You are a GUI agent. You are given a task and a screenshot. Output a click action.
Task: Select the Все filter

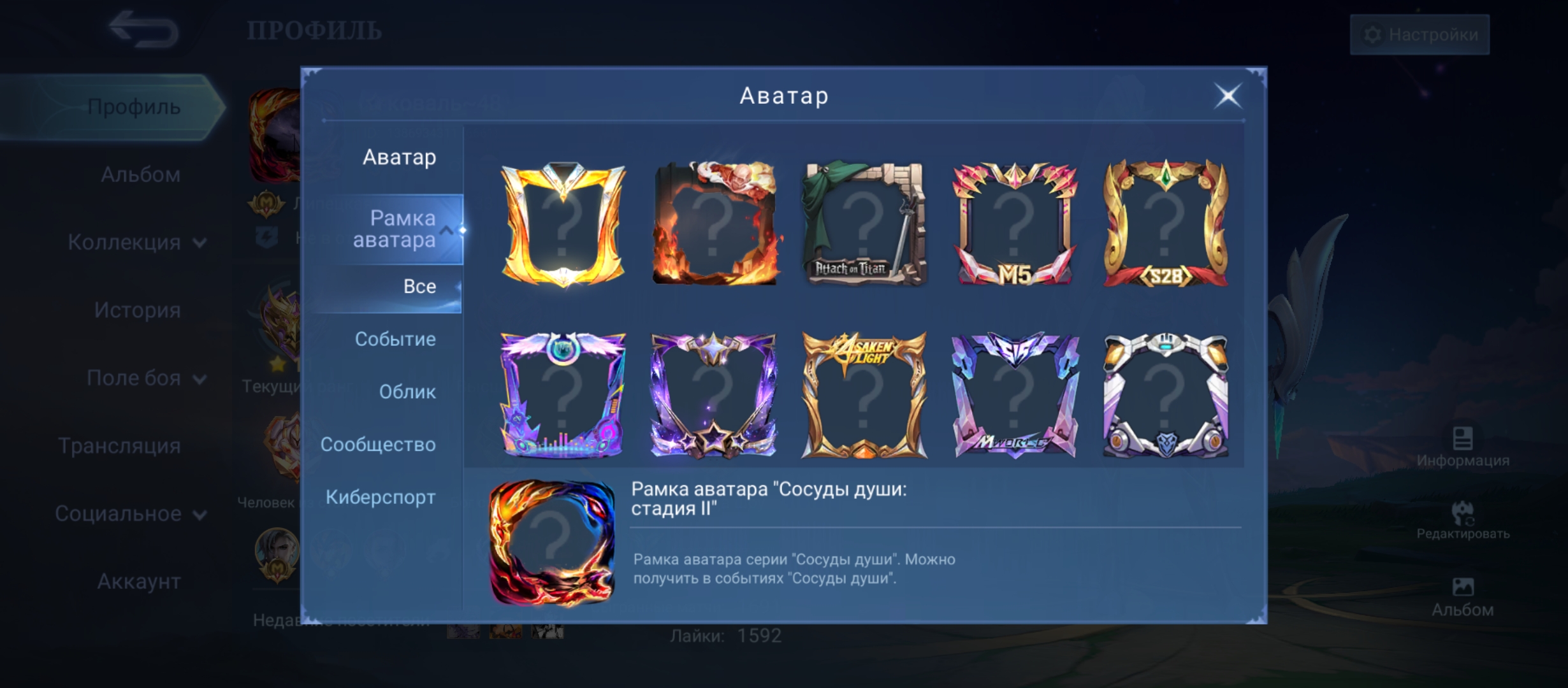pos(419,287)
